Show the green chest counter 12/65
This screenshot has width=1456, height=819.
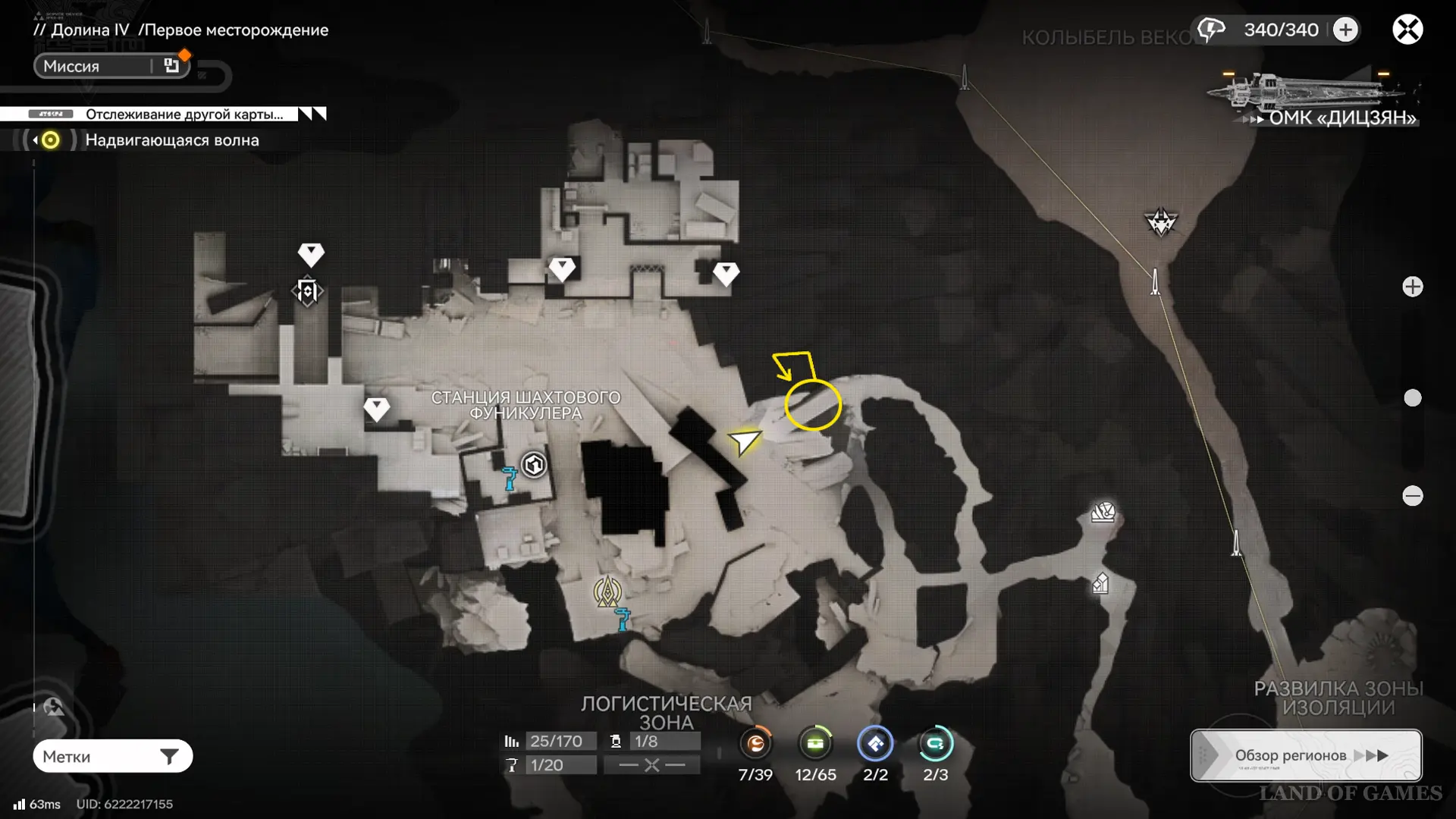tap(815, 744)
